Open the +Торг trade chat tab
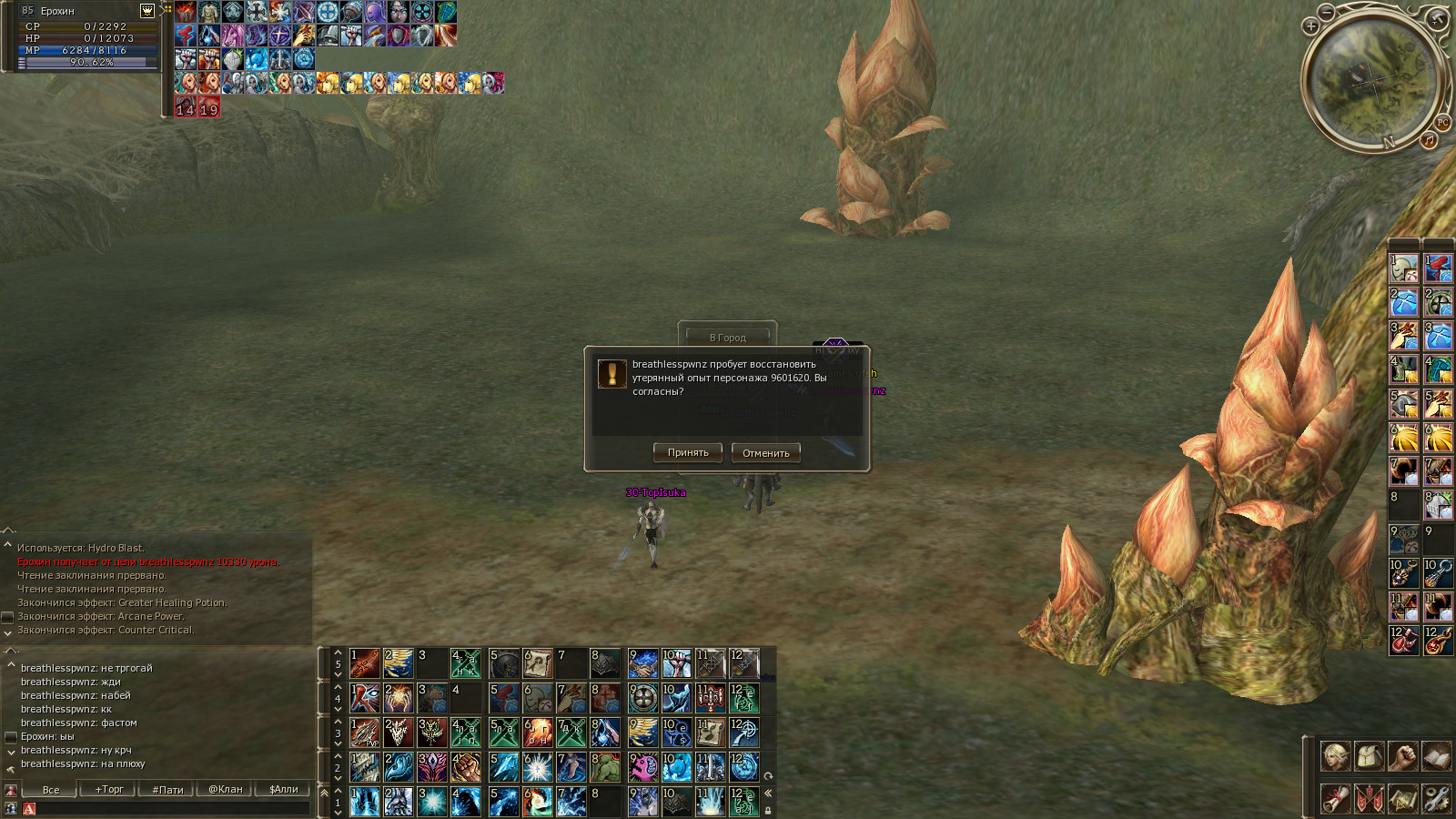The height and width of the screenshot is (819, 1456). (109, 789)
